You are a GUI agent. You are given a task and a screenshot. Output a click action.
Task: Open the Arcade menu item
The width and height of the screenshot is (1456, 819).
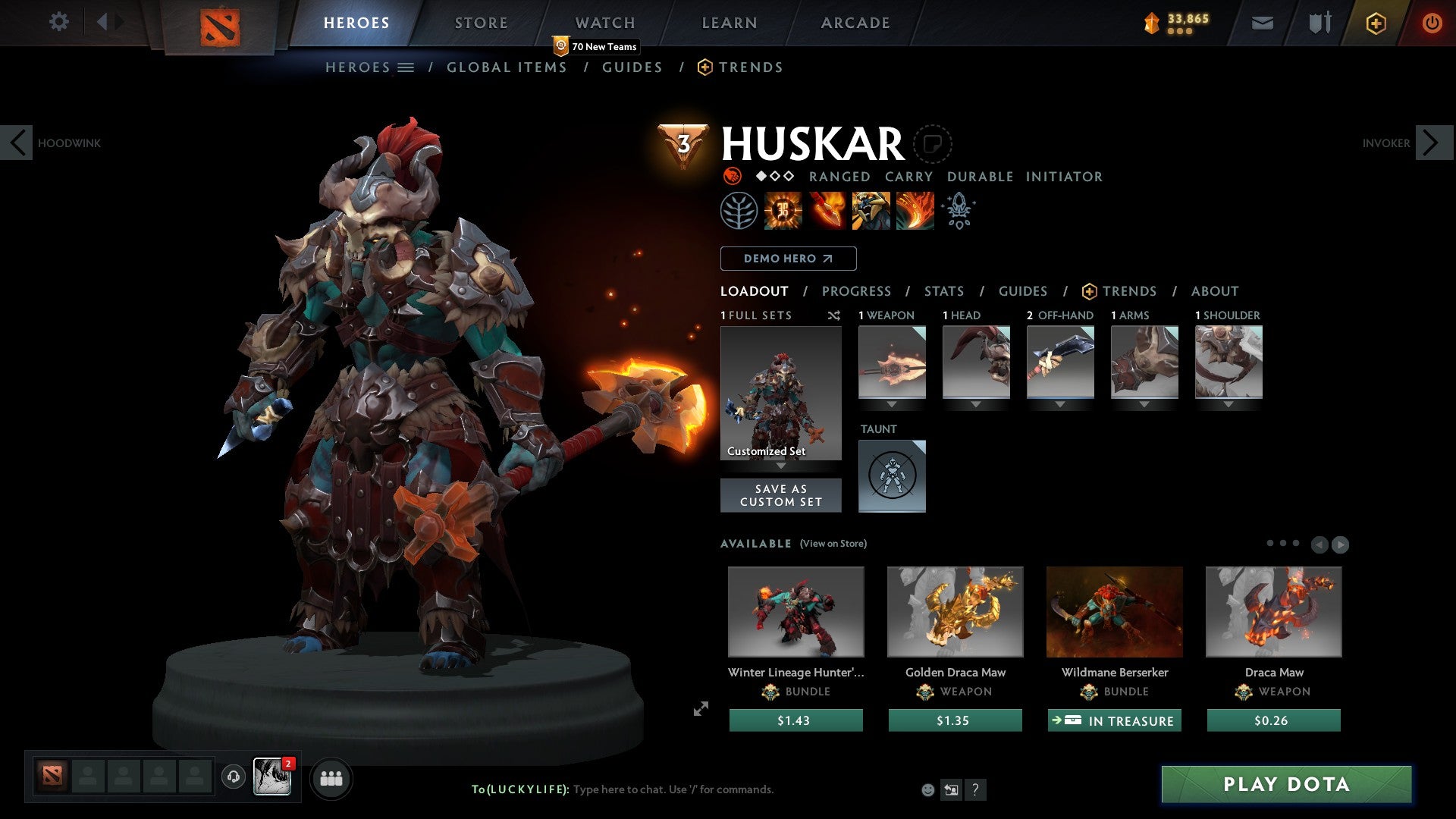(855, 23)
